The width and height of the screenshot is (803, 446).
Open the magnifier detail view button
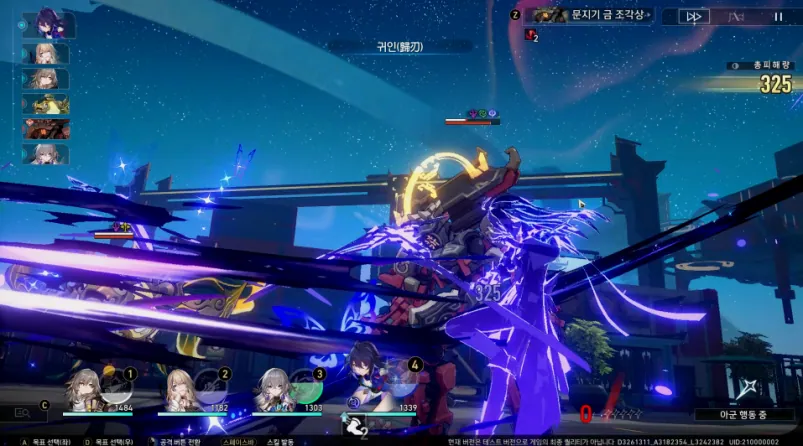pyautogui.click(x=22, y=412)
